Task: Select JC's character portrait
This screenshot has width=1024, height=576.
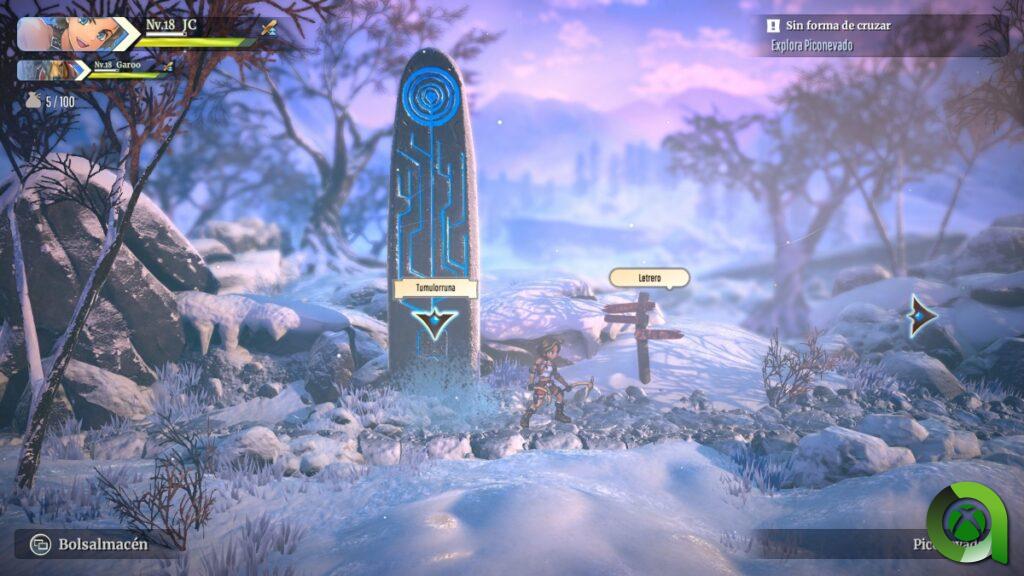Action: point(66,32)
